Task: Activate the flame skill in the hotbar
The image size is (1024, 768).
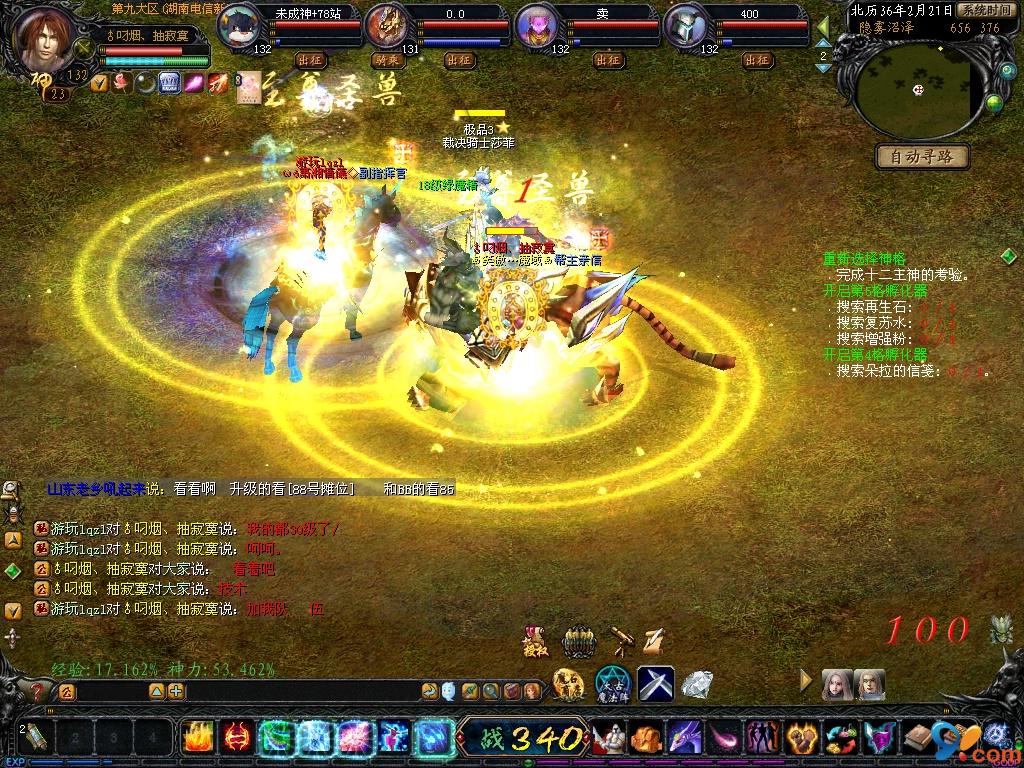Action: coord(197,738)
